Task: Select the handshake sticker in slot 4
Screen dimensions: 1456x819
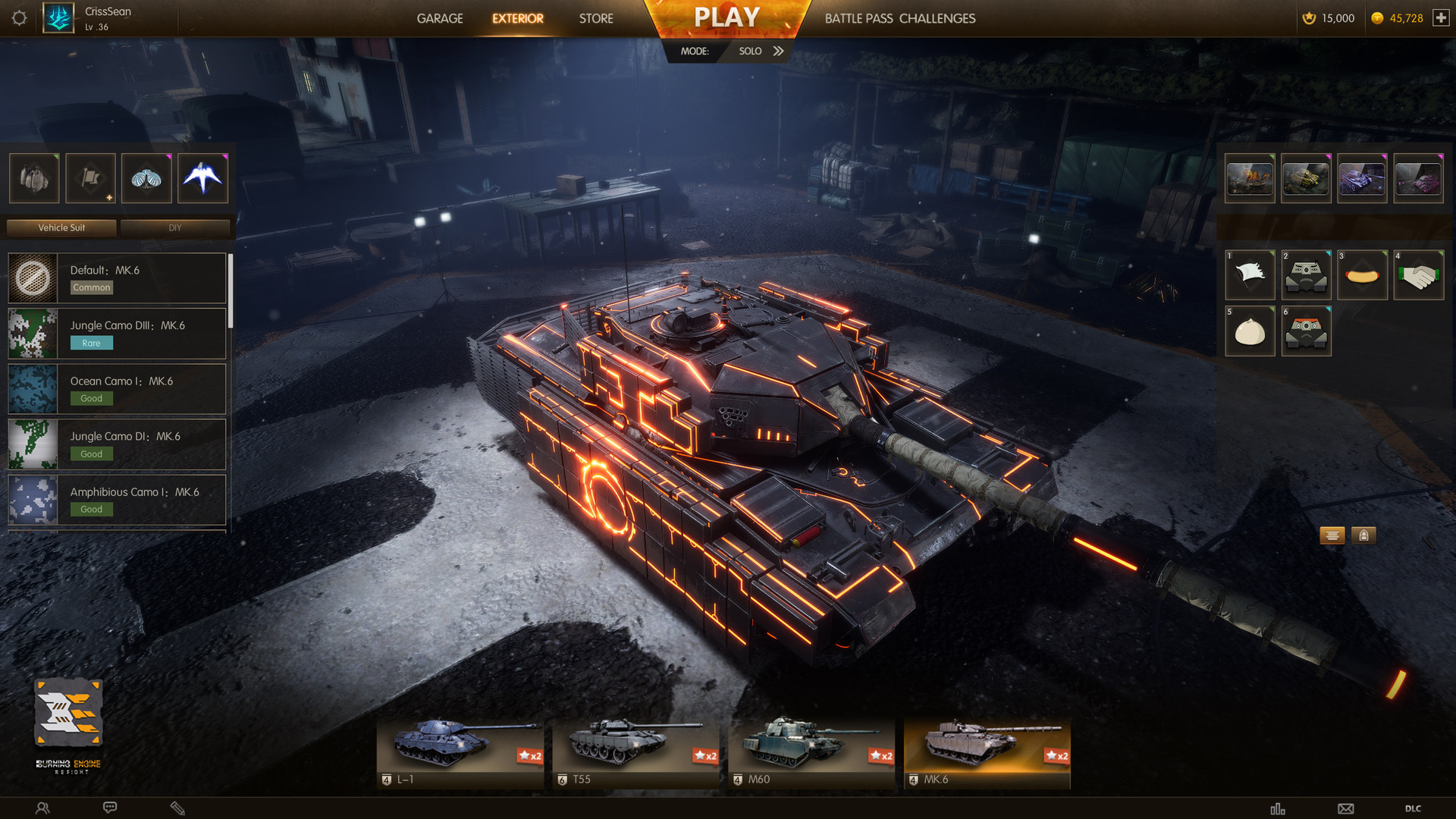Action: (1419, 274)
